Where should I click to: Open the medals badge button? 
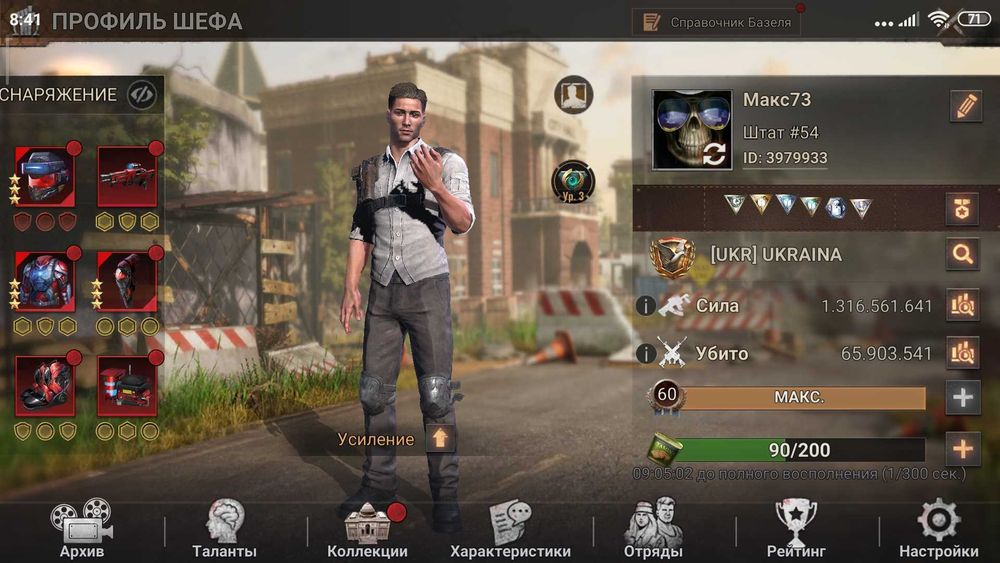963,208
